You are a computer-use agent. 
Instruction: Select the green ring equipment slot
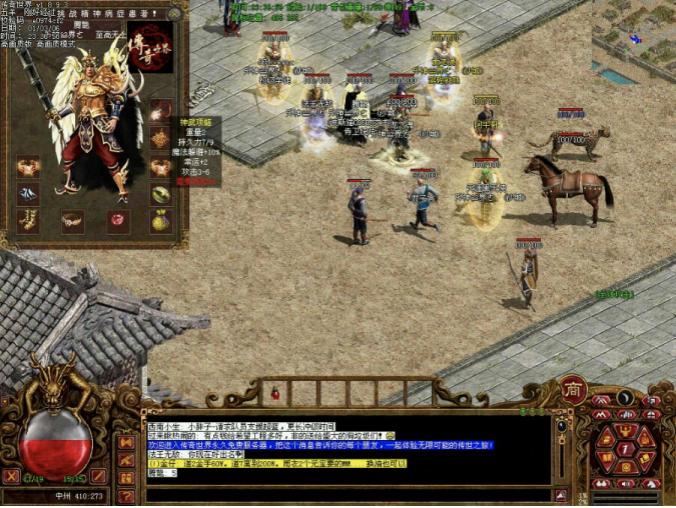(160, 194)
